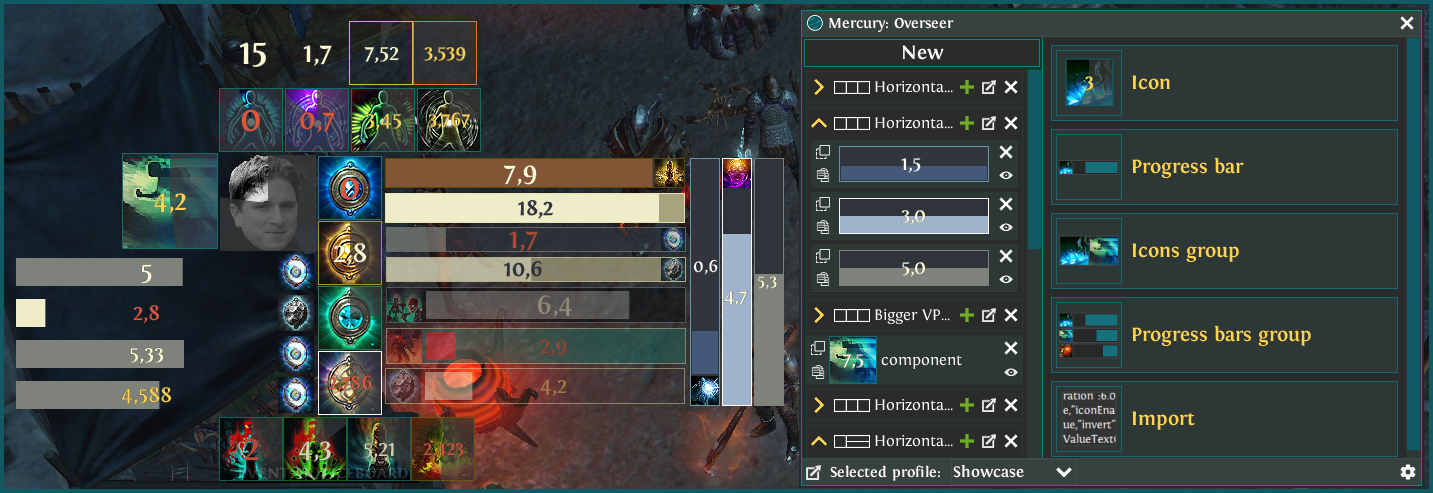
Task: Select the 5,0 progress bar entry
Action: [x=913, y=269]
